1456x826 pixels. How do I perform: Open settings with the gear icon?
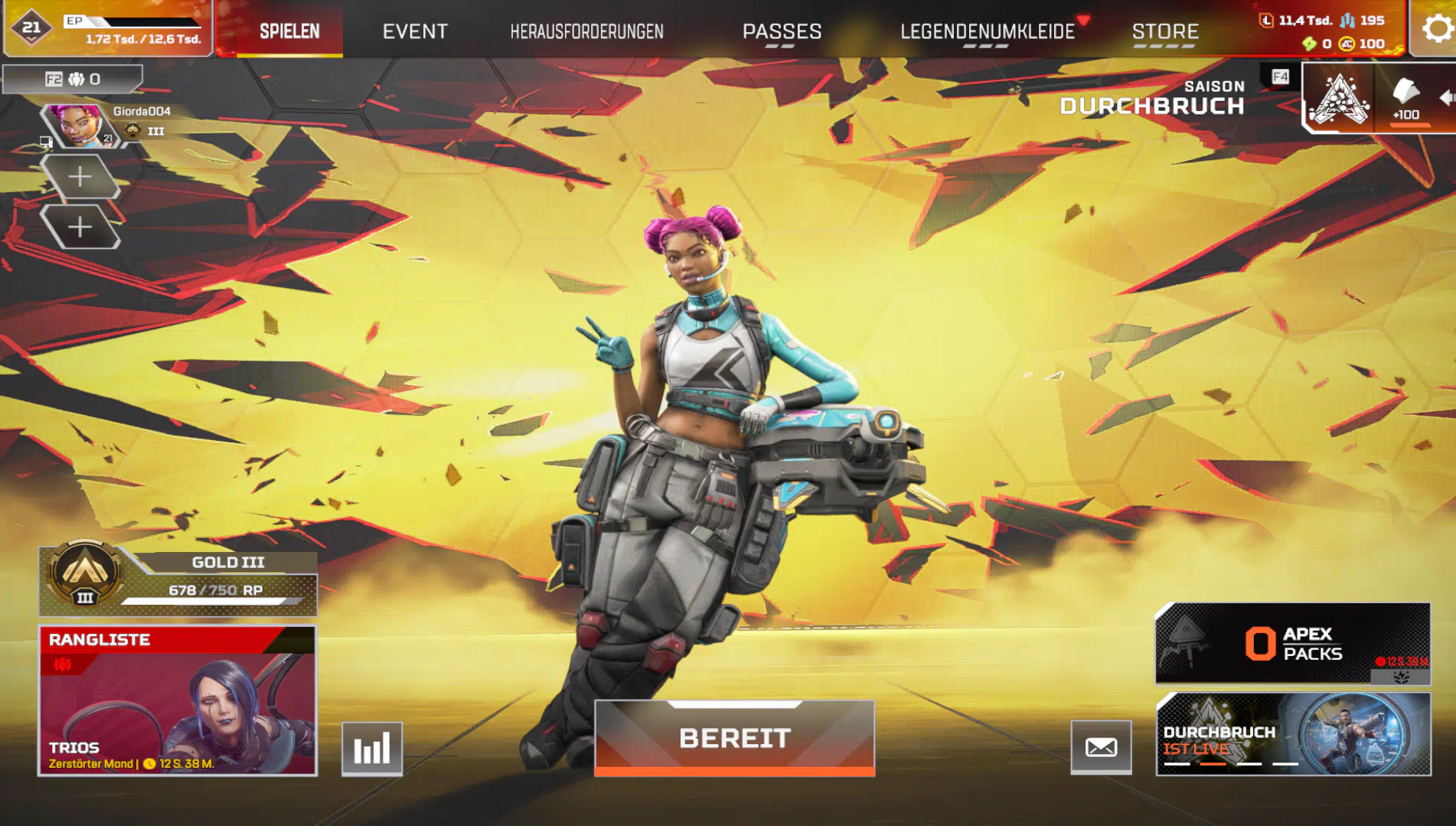pos(1436,29)
